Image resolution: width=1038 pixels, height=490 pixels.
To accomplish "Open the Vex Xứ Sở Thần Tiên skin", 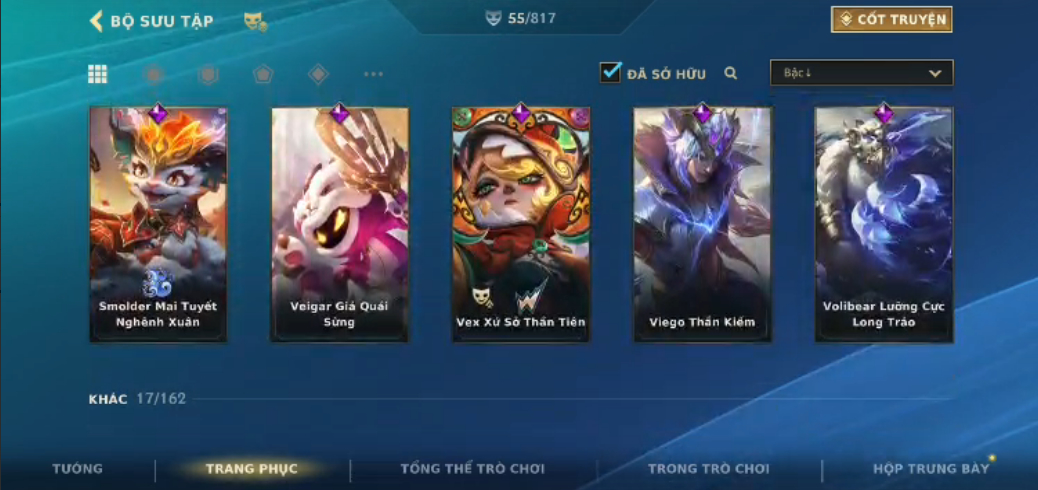I will (x=520, y=224).
